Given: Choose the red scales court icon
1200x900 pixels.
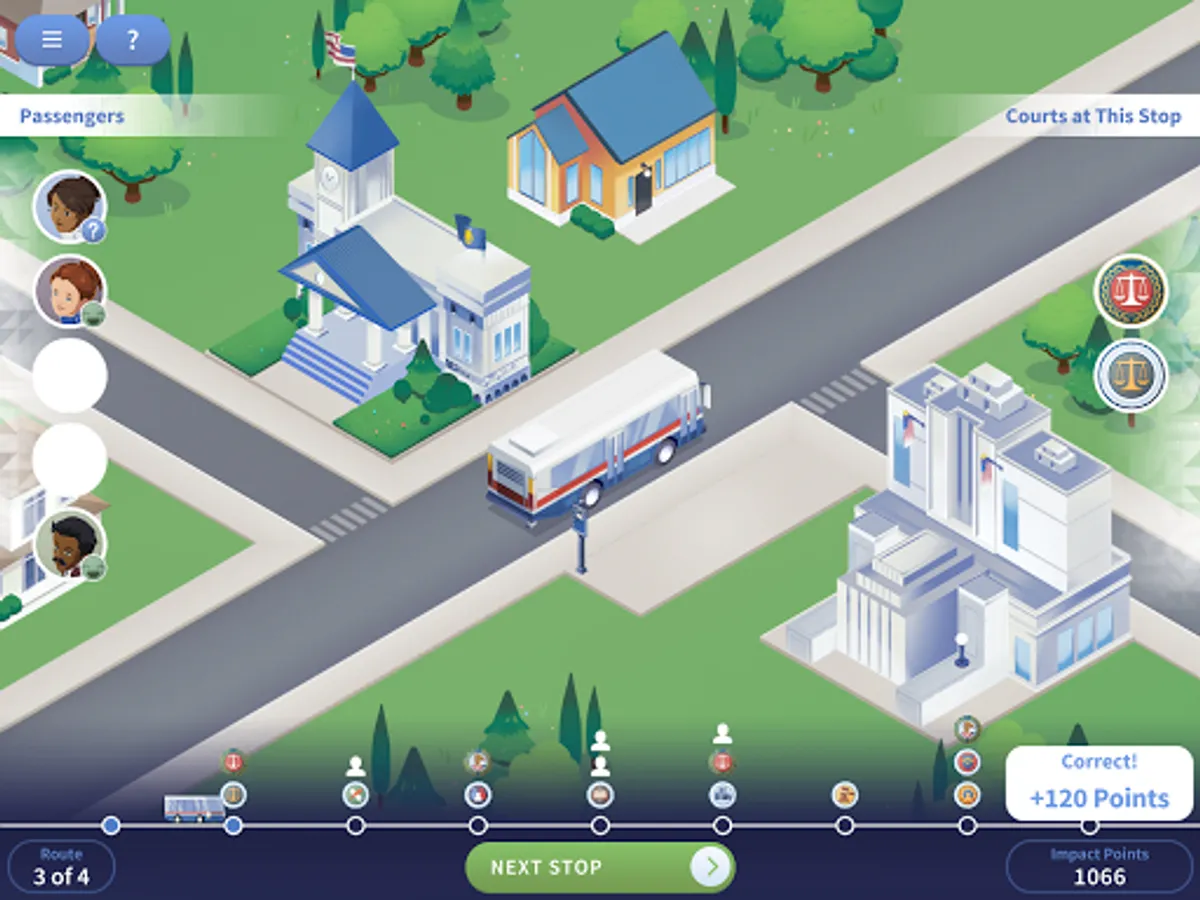Looking at the screenshot, I should point(1131,292).
